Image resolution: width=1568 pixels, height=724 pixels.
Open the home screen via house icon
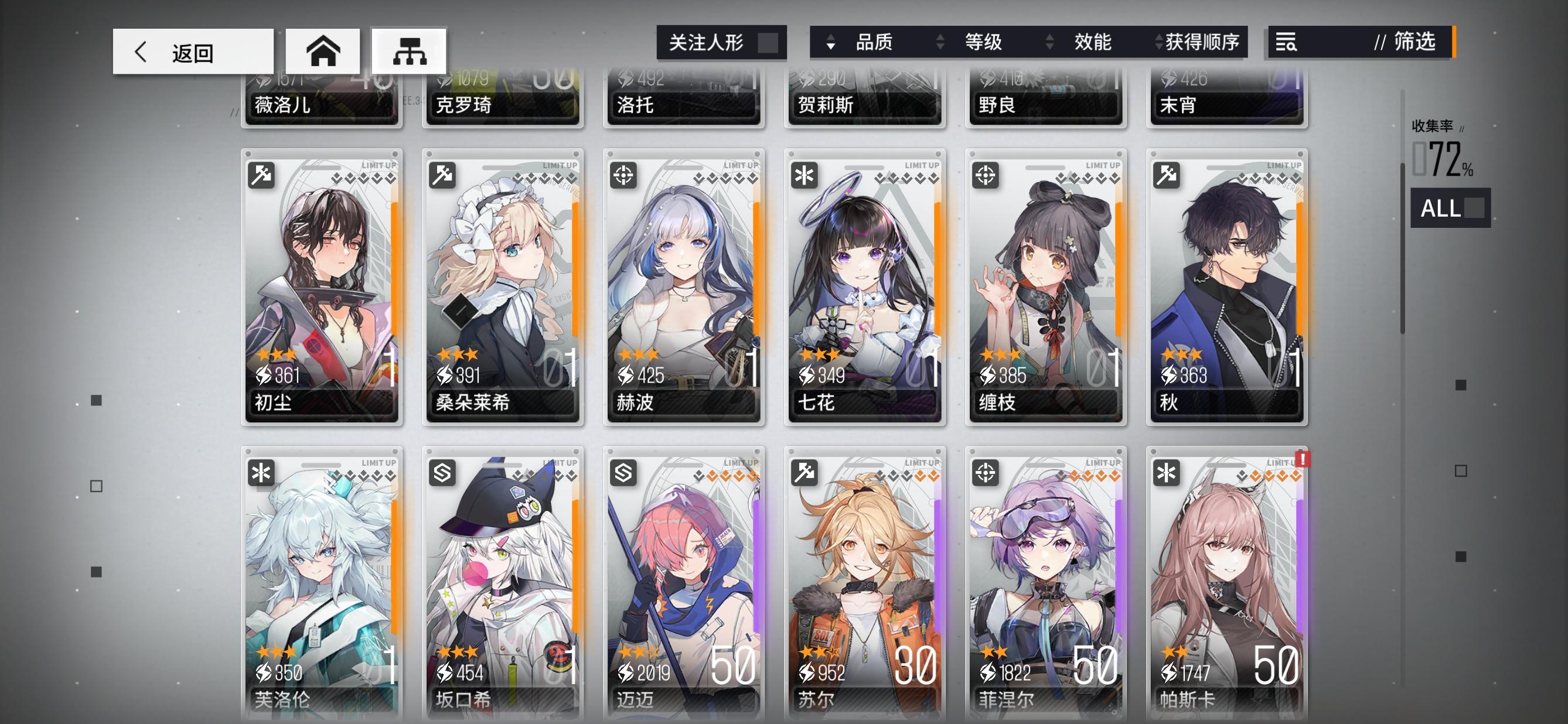(x=324, y=52)
